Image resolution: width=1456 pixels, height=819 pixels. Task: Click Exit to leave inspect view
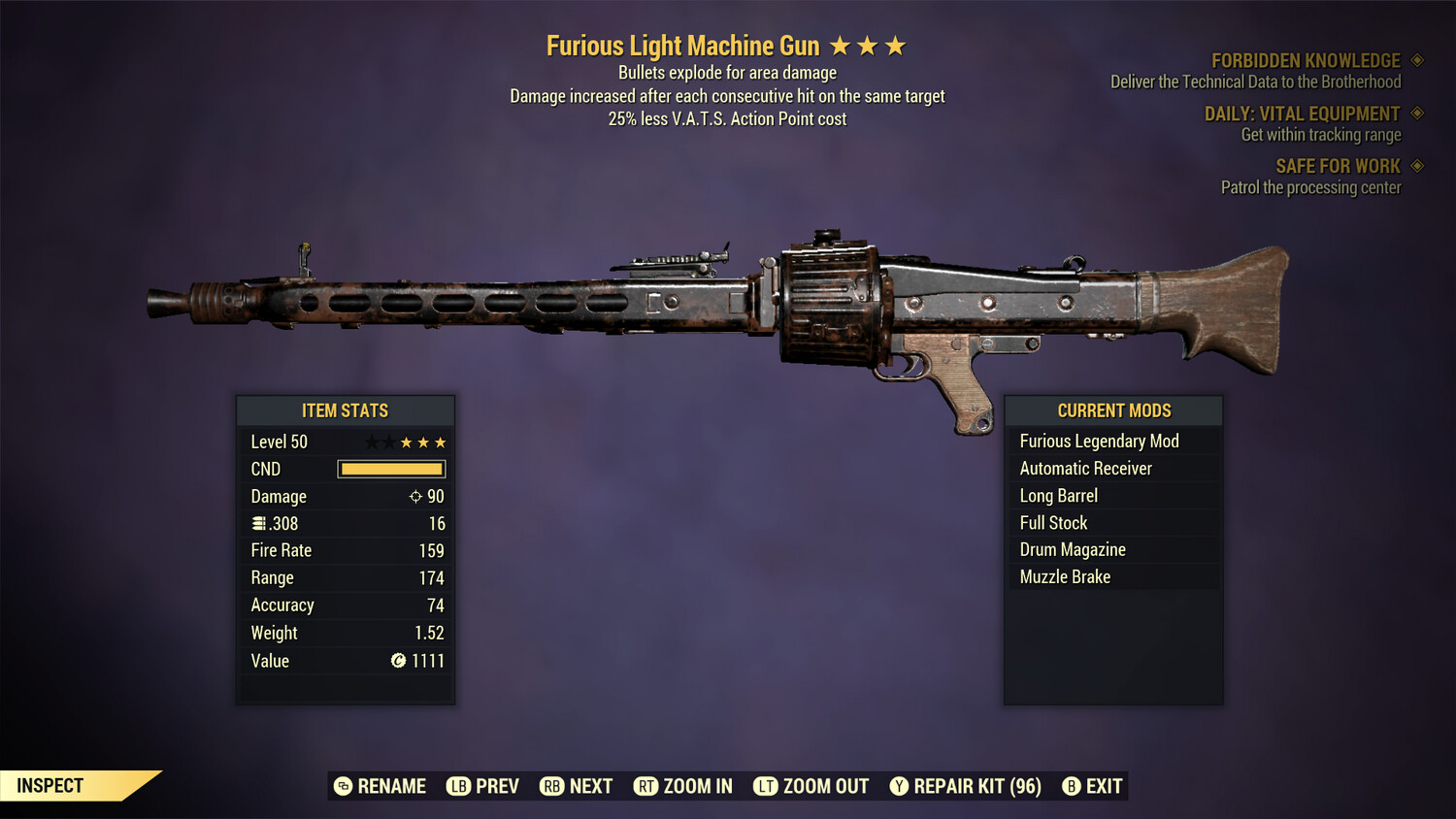tap(1102, 786)
